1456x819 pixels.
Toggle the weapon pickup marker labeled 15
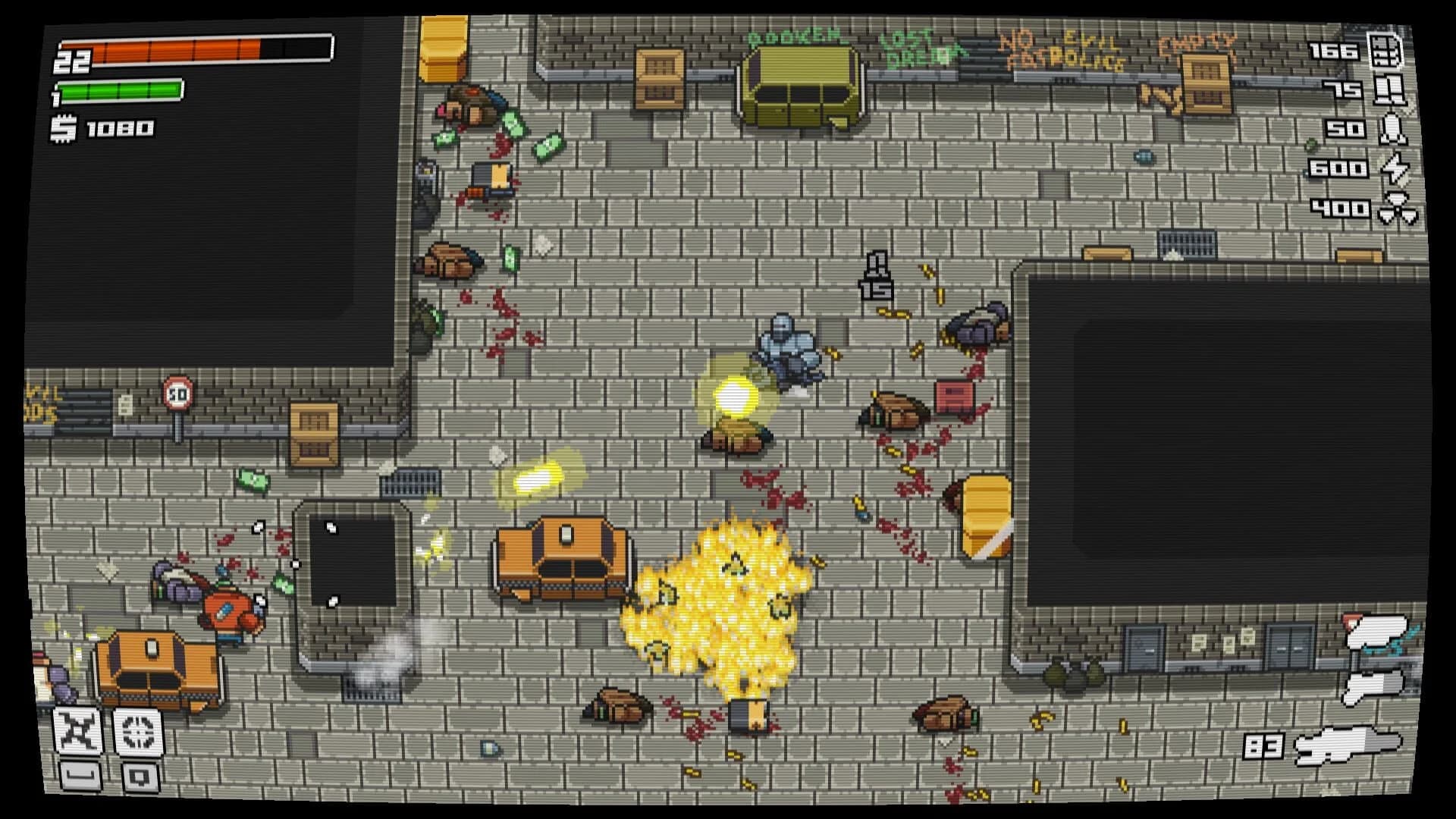[x=878, y=277]
